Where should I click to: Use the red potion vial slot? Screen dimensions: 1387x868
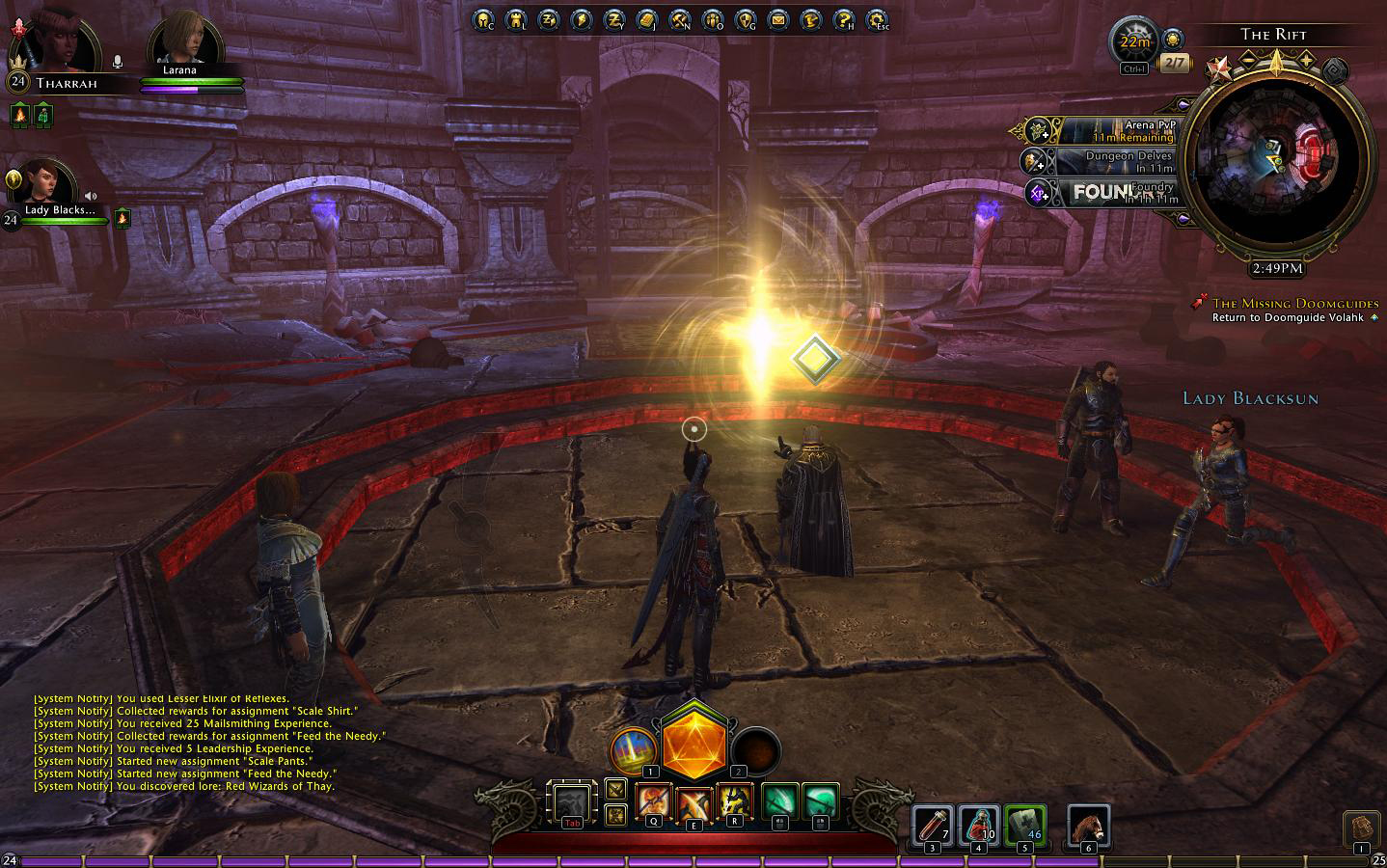pos(933,827)
